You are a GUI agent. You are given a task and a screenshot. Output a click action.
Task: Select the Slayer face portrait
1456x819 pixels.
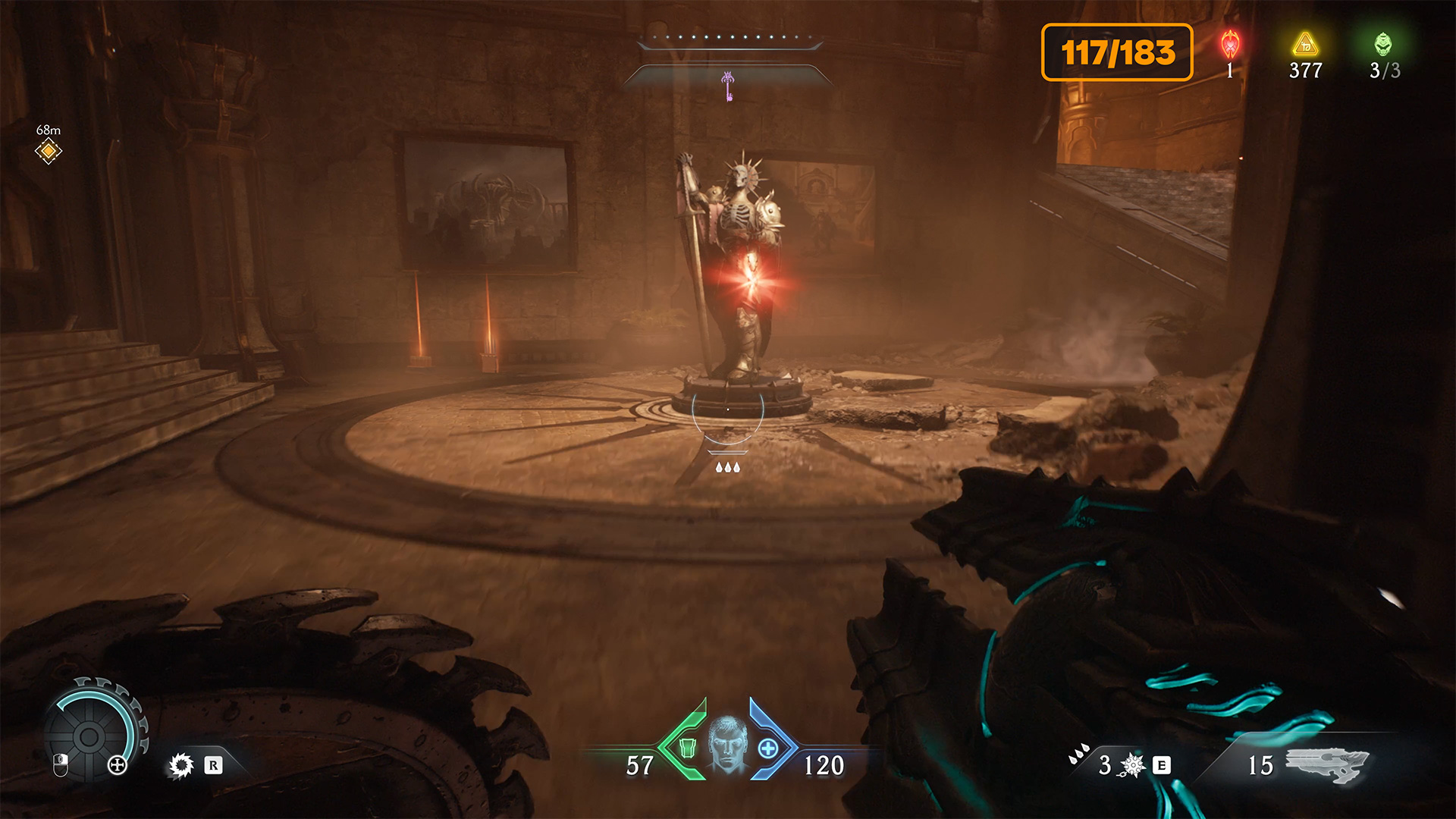click(x=728, y=745)
